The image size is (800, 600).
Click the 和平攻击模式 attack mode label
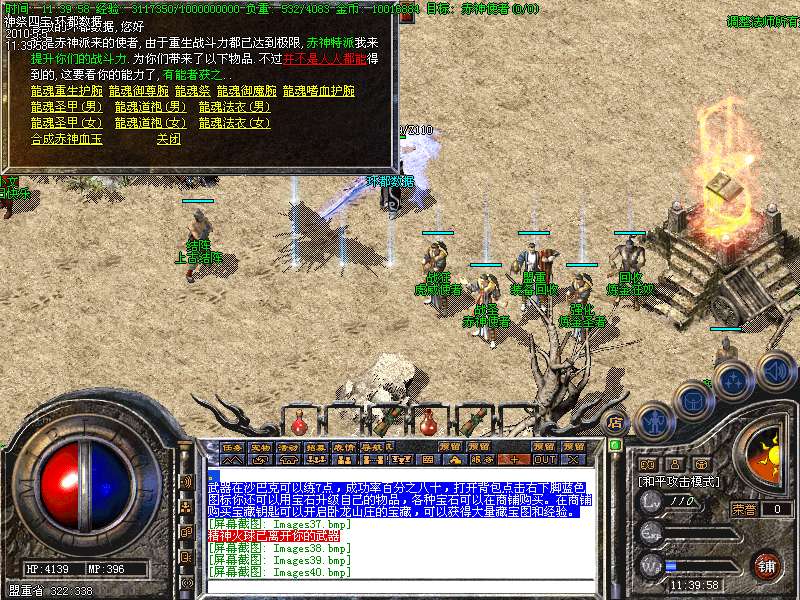coord(680,481)
